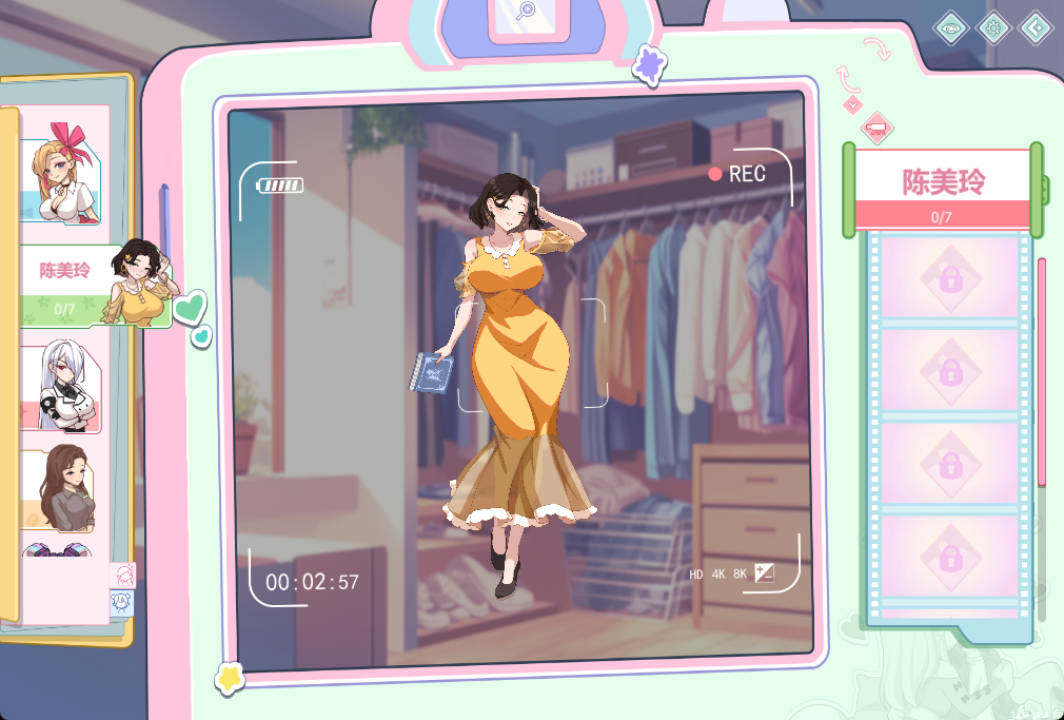Pick the brown-haired girl in grey sweater
The width and height of the screenshot is (1064, 720).
tap(62, 490)
